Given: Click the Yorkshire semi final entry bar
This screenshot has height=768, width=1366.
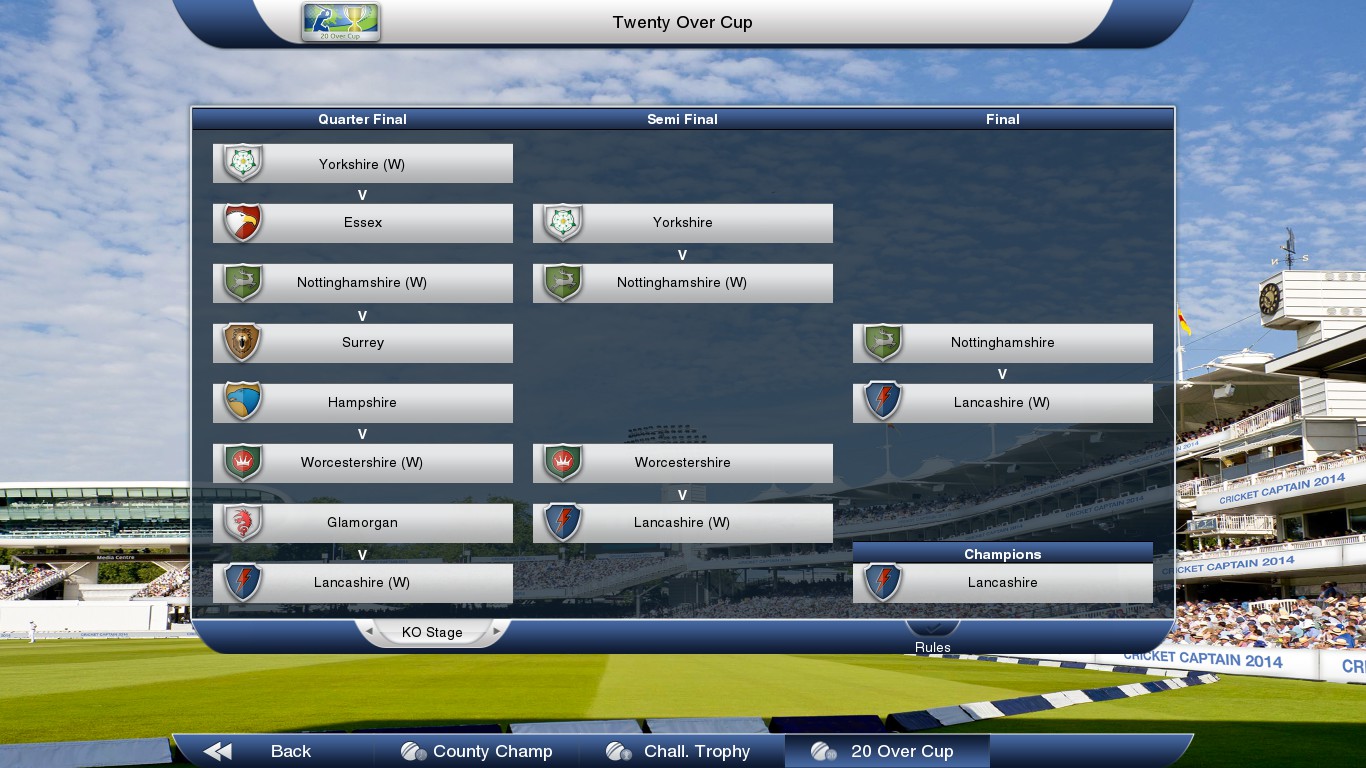Looking at the screenshot, I should 683,222.
